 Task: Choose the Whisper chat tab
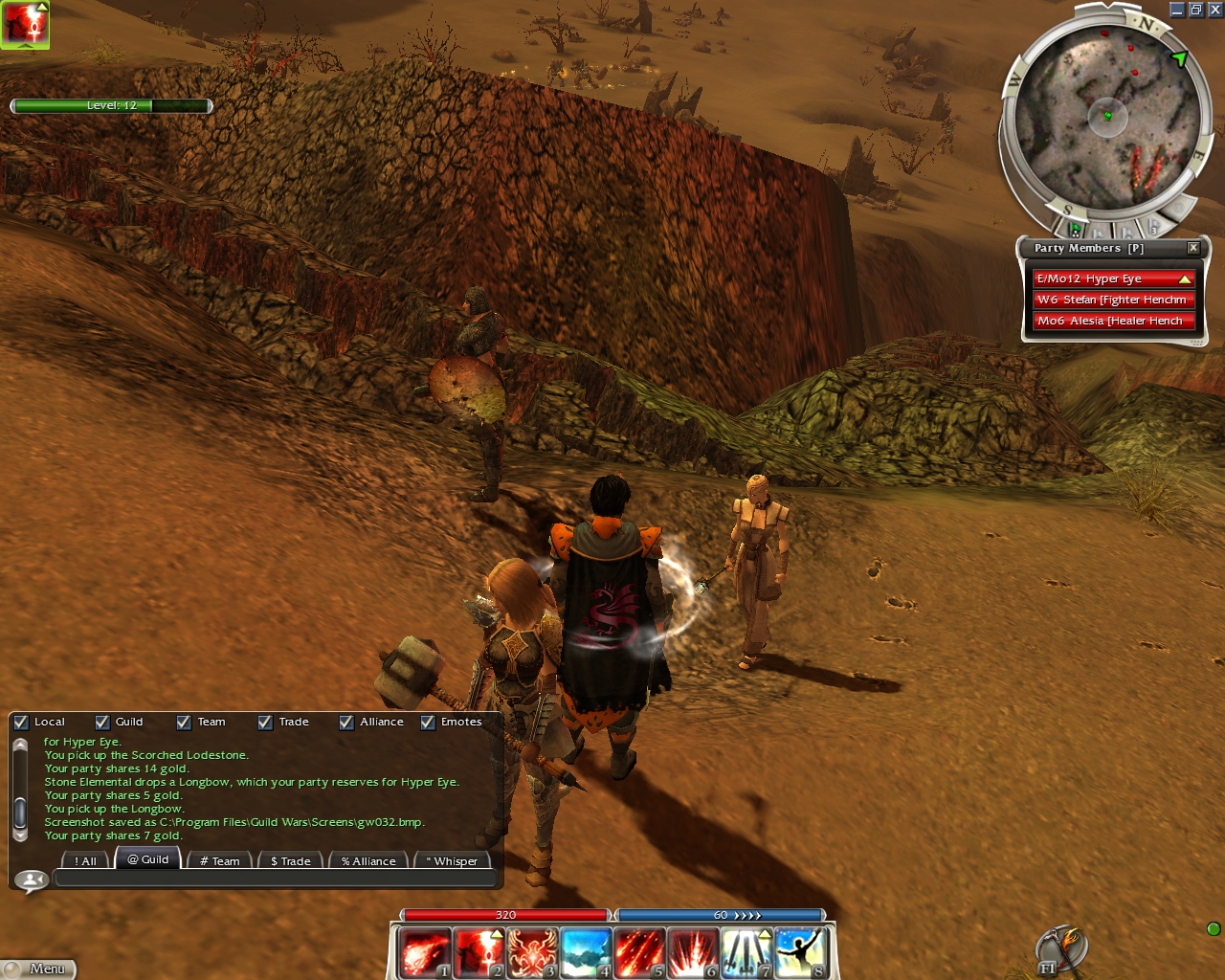pyautogui.click(x=452, y=860)
